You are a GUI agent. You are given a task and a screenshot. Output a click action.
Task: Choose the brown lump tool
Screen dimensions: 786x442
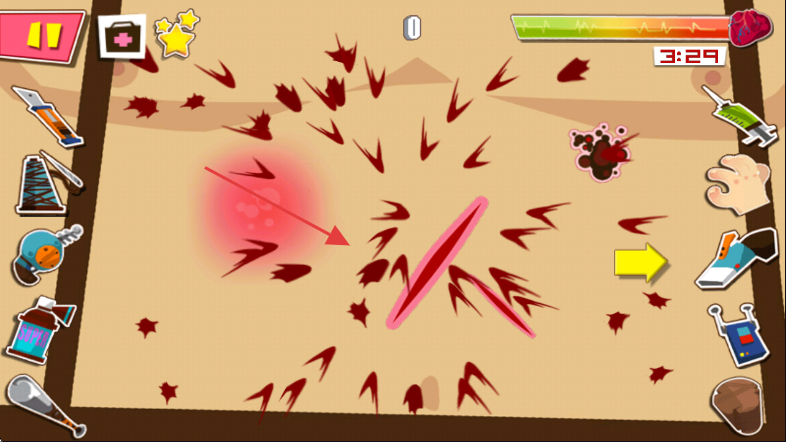click(741, 404)
